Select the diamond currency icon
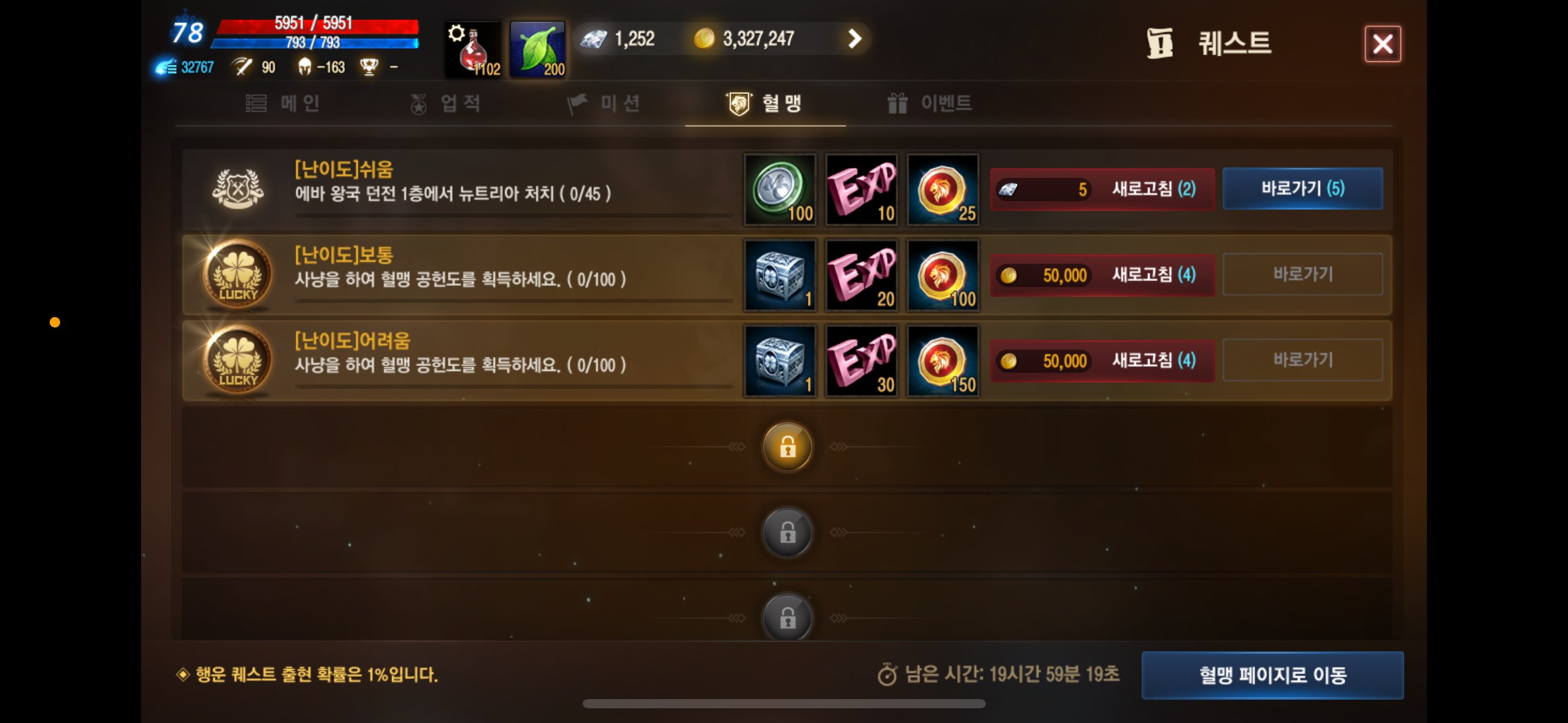The width and height of the screenshot is (1568, 723). tap(593, 38)
